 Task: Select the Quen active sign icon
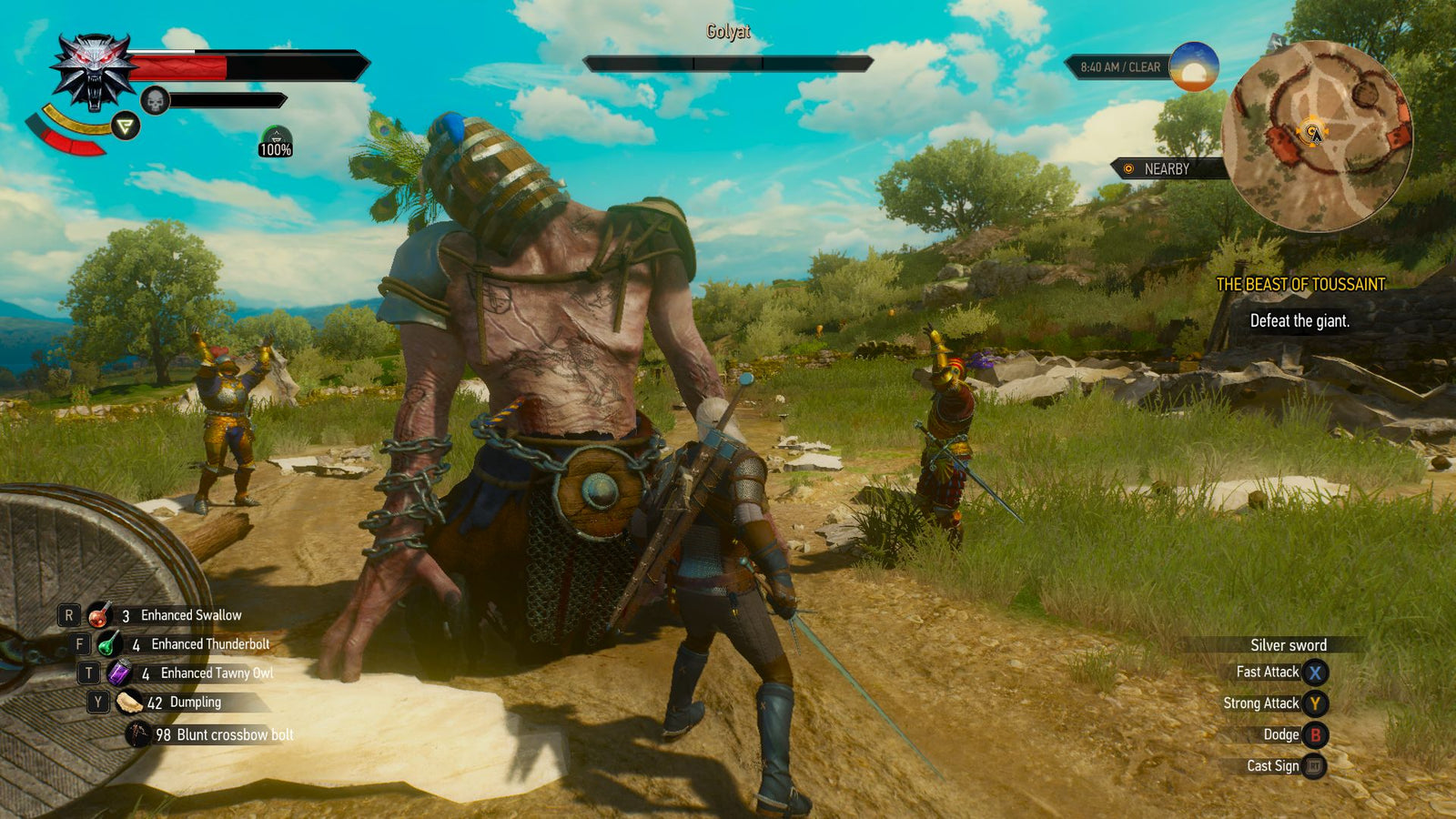point(125,126)
